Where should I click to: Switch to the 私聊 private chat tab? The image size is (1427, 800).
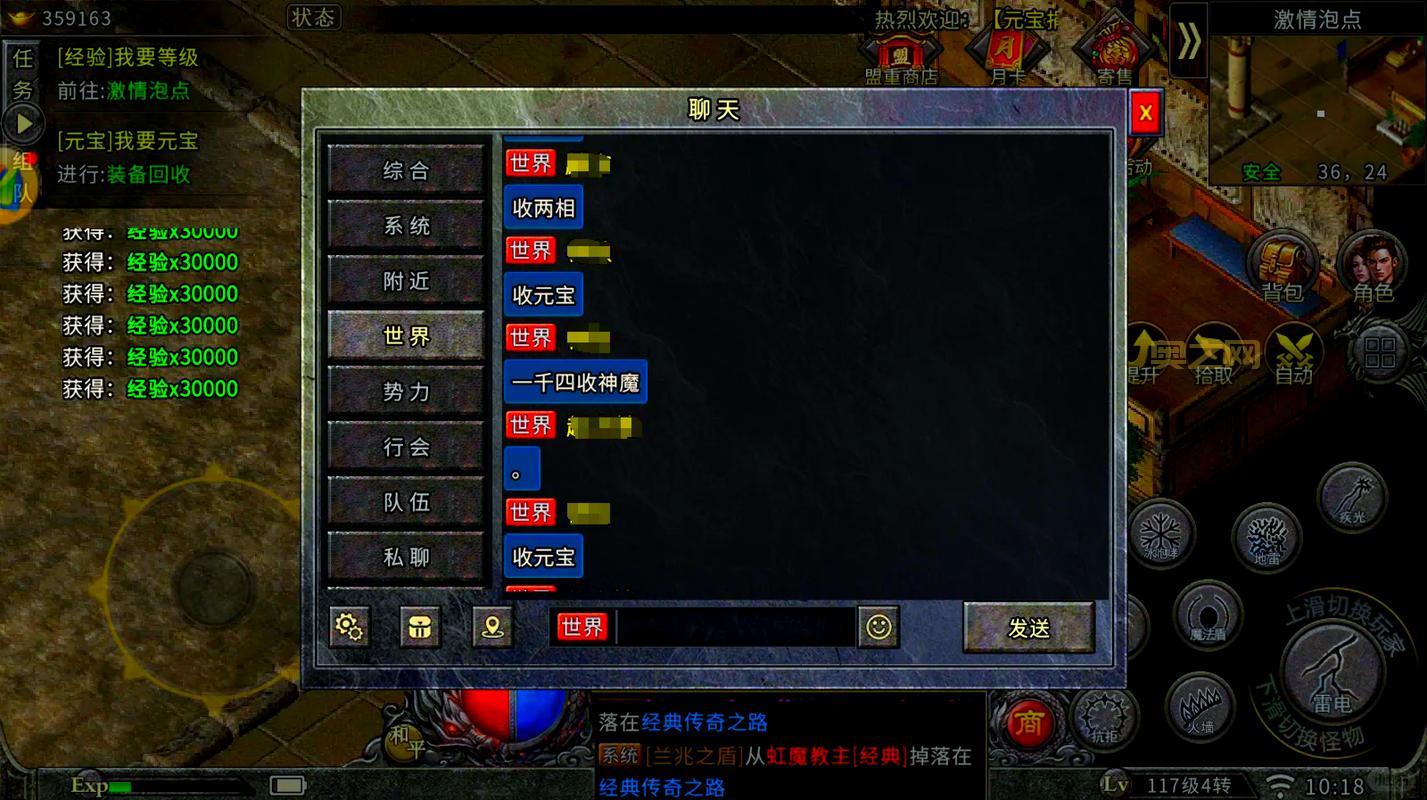[x=406, y=557]
